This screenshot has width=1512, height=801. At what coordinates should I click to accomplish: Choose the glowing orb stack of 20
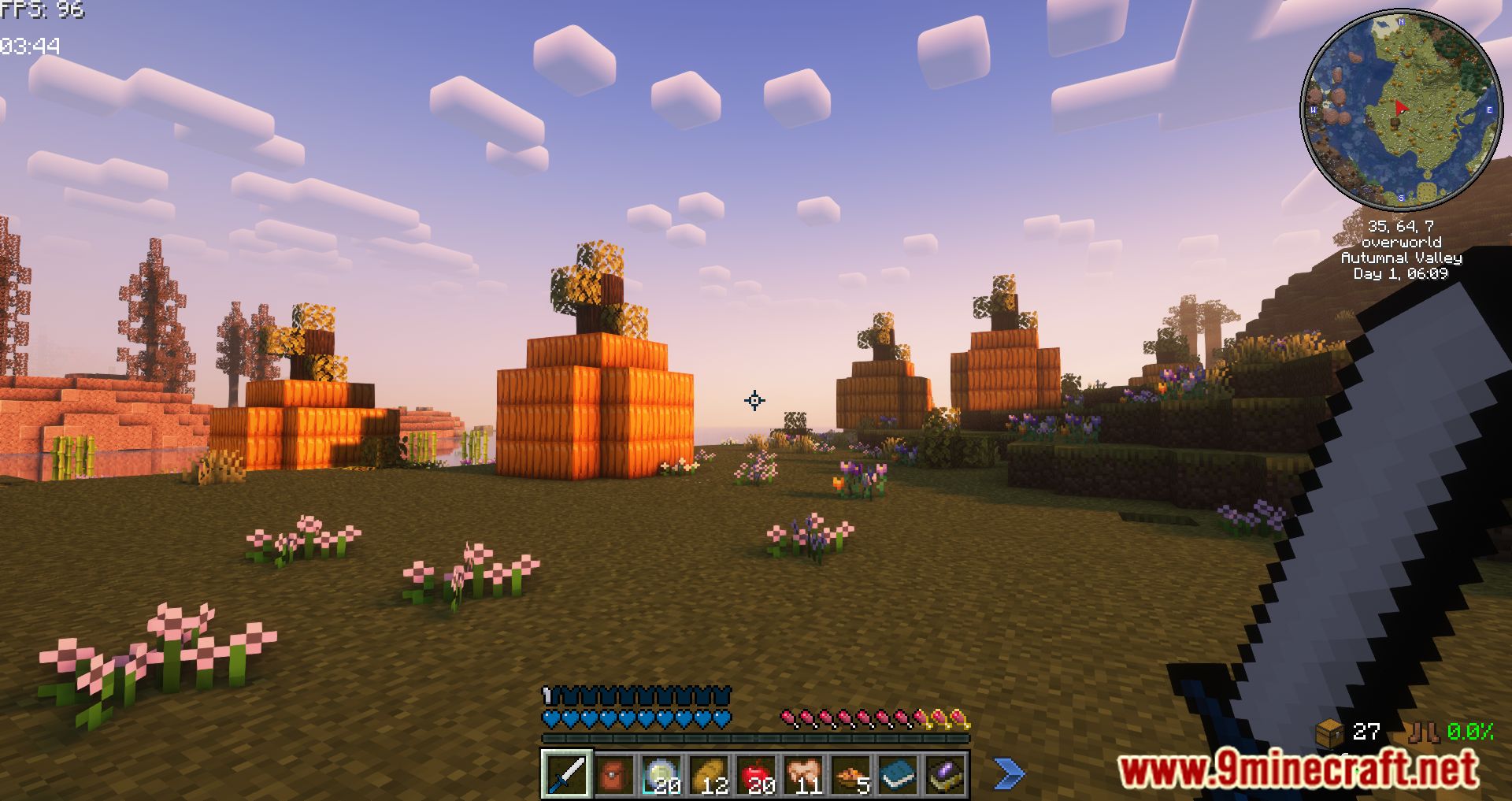[661, 774]
